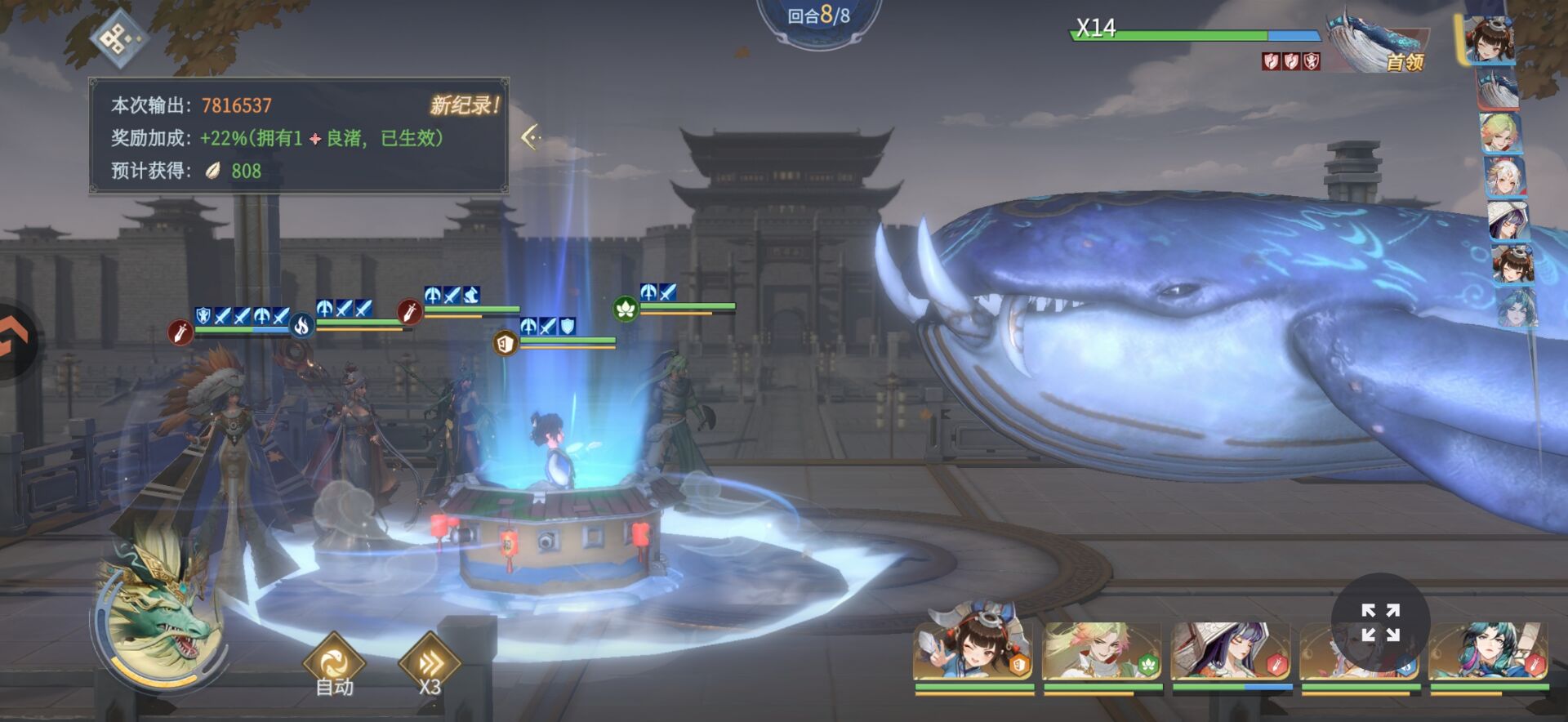This screenshot has width=1568, height=722.
Task: Open the diamond-shaped menu icon
Action: point(119,38)
